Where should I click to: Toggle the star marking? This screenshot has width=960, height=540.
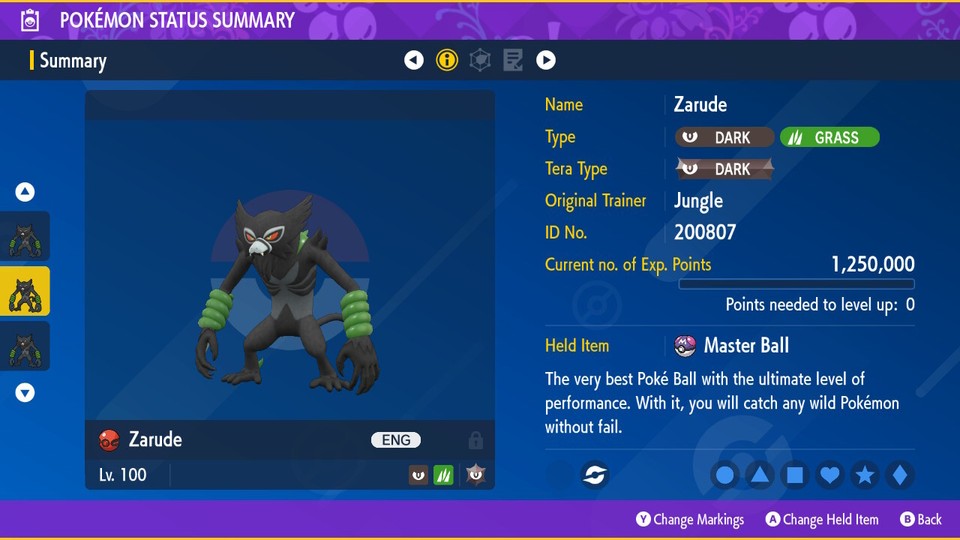[x=865, y=475]
